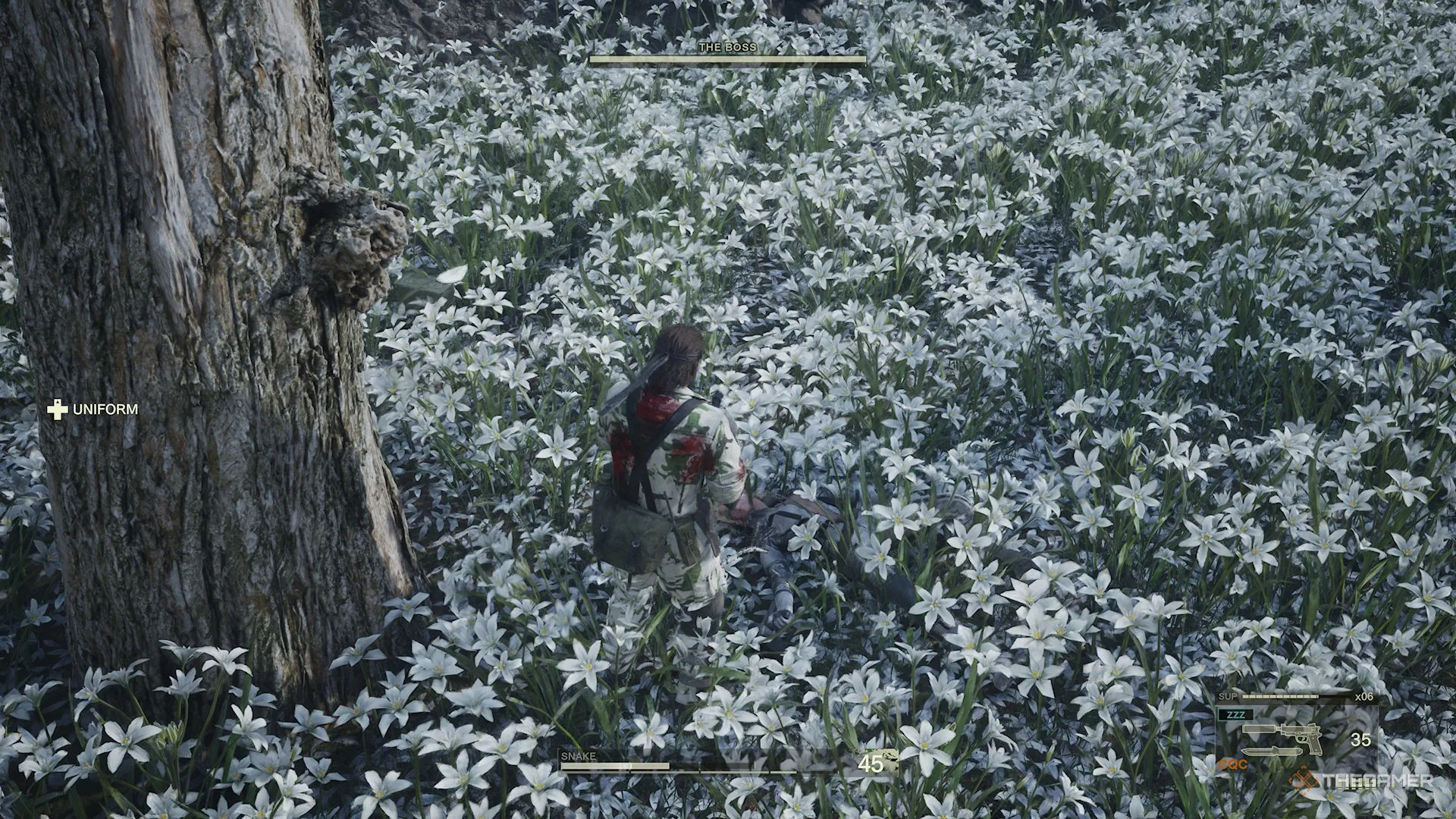Click the SNAKE name label
Viewport: 1456px width, 819px height.
[578, 756]
